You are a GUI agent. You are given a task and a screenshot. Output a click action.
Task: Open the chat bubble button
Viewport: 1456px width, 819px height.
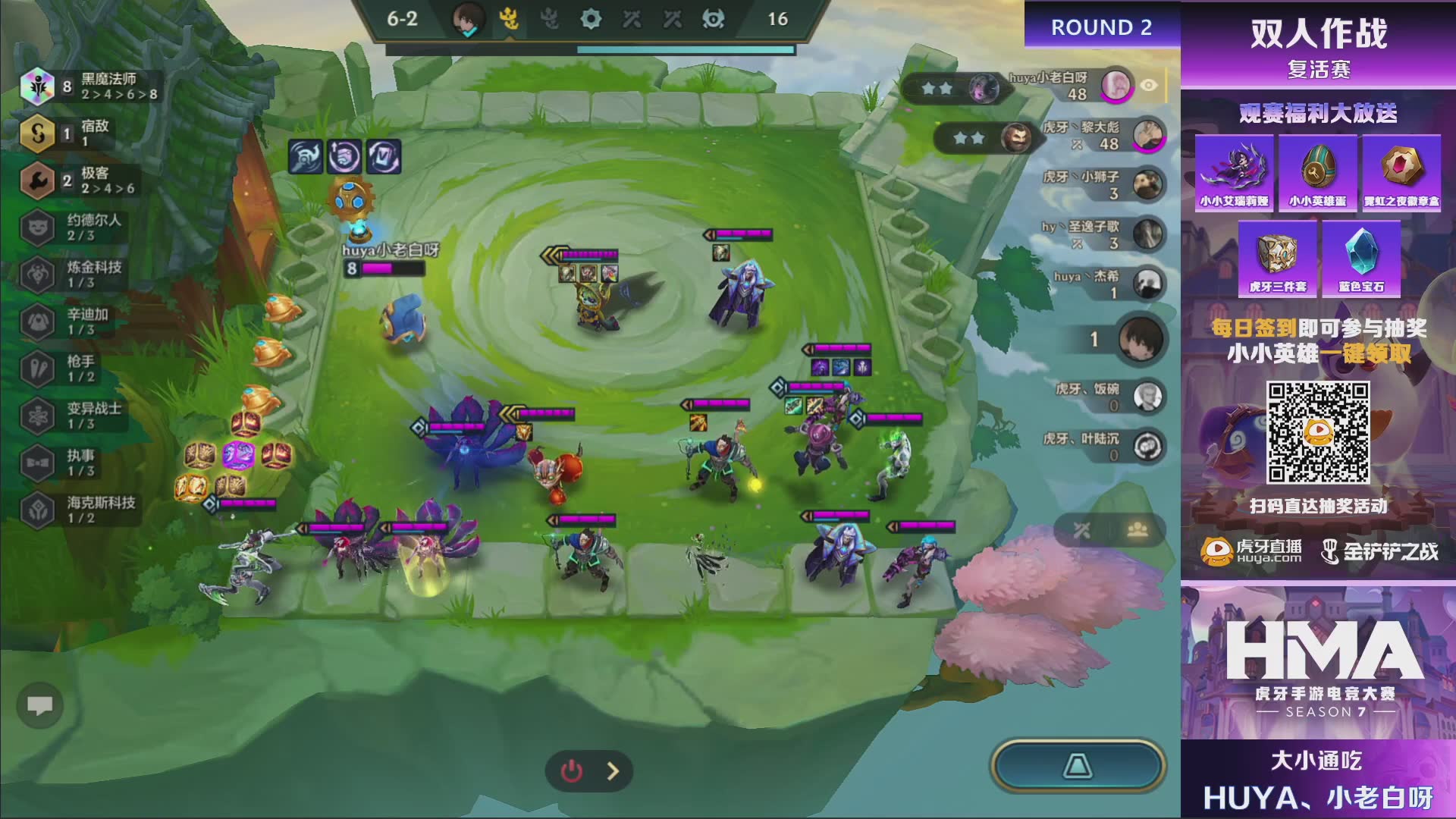coord(40,706)
